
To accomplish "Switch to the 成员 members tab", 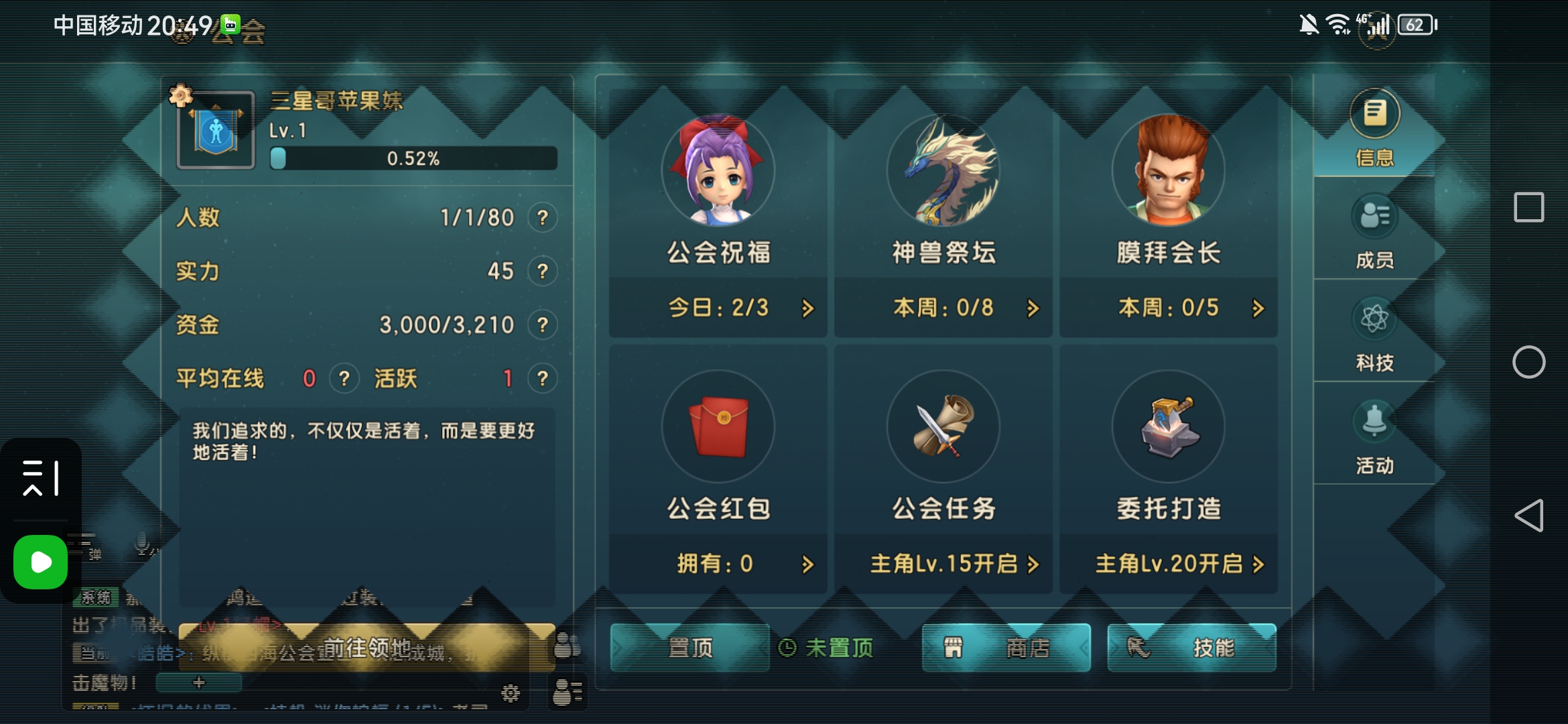I will 1375,235.
